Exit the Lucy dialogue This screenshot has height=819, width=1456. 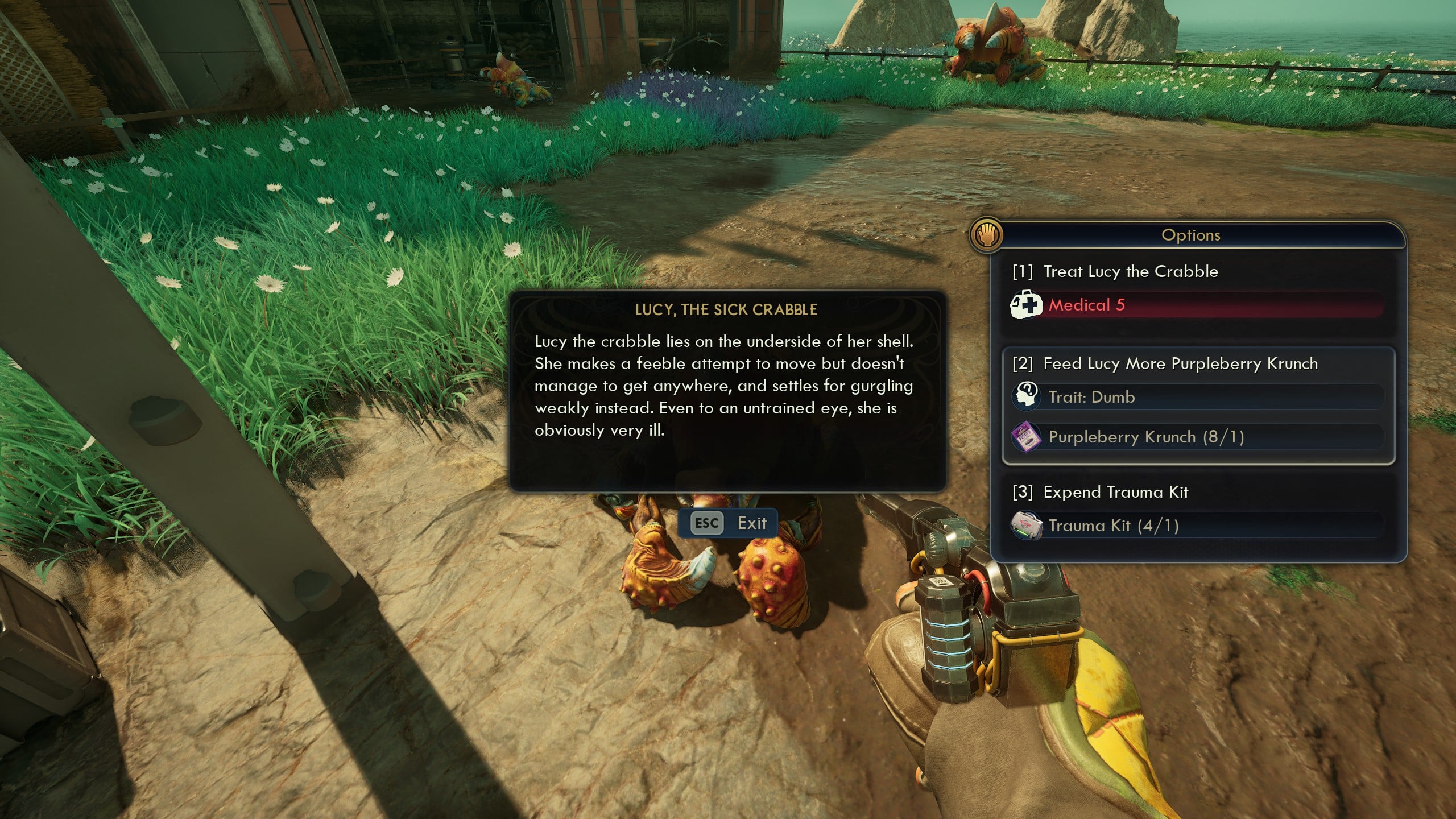728,523
